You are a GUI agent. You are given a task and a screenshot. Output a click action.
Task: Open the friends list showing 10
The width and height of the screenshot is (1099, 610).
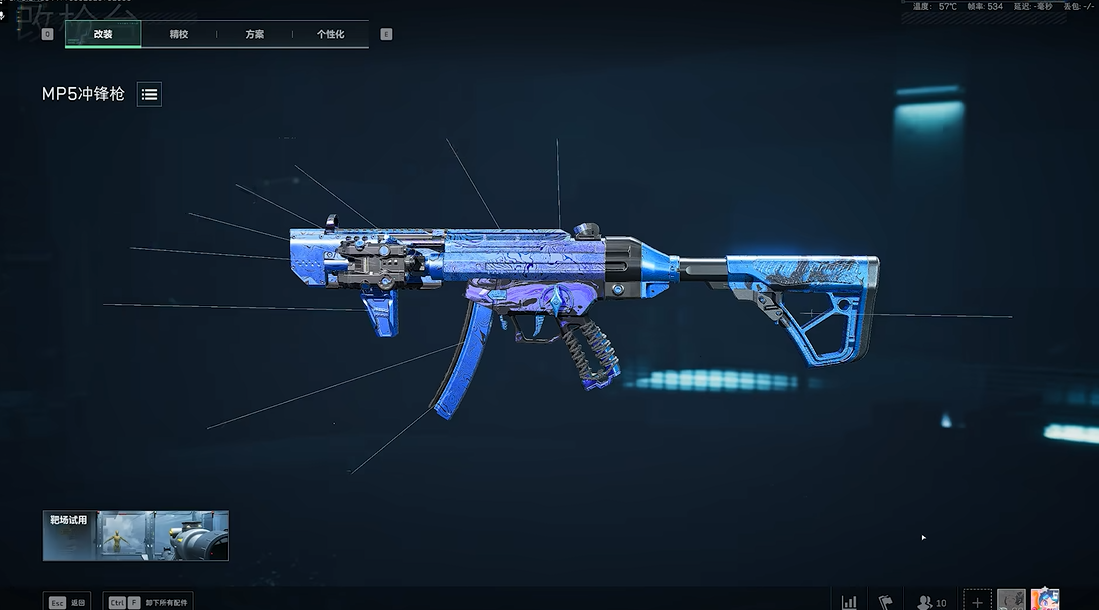pos(932,602)
